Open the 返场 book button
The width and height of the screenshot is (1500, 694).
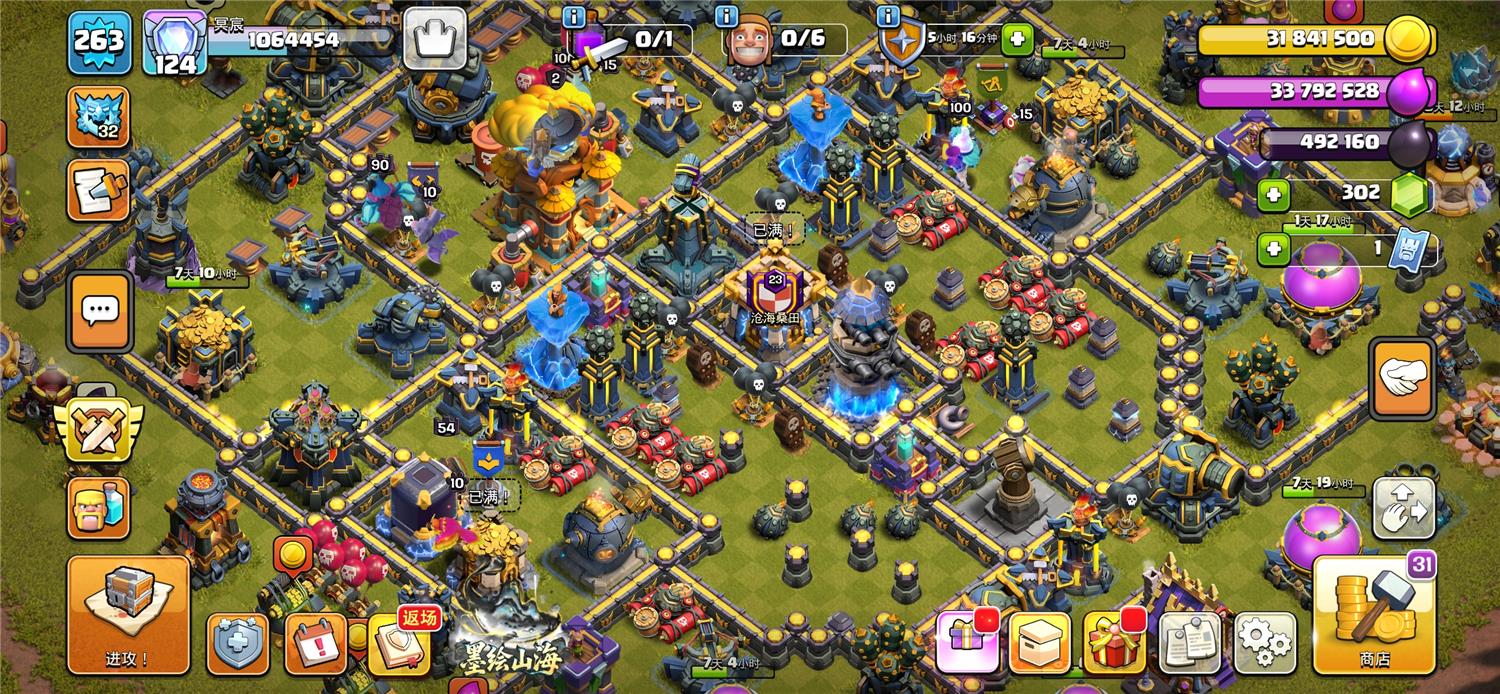(399, 643)
